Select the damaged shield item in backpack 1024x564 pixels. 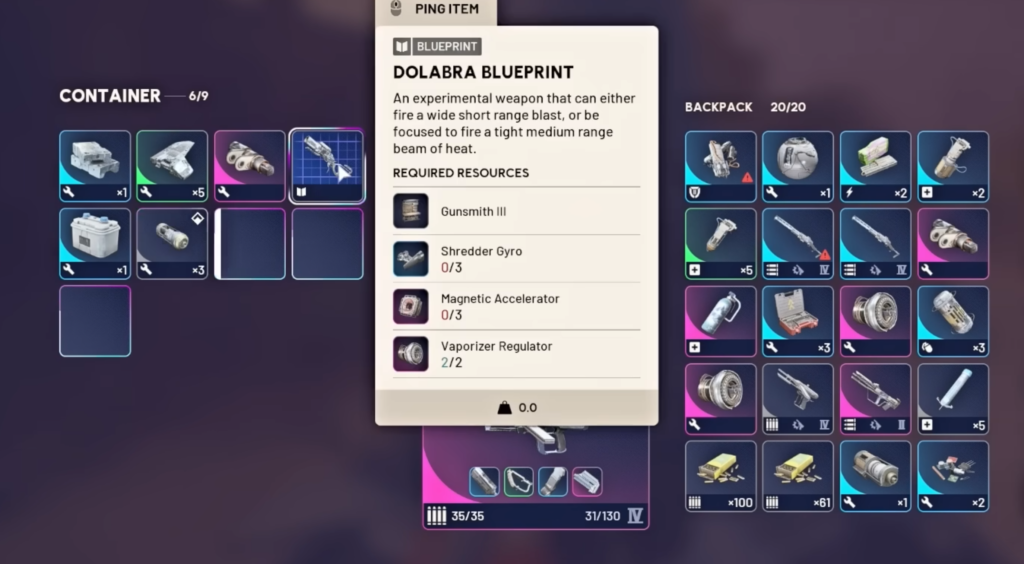[x=720, y=166]
